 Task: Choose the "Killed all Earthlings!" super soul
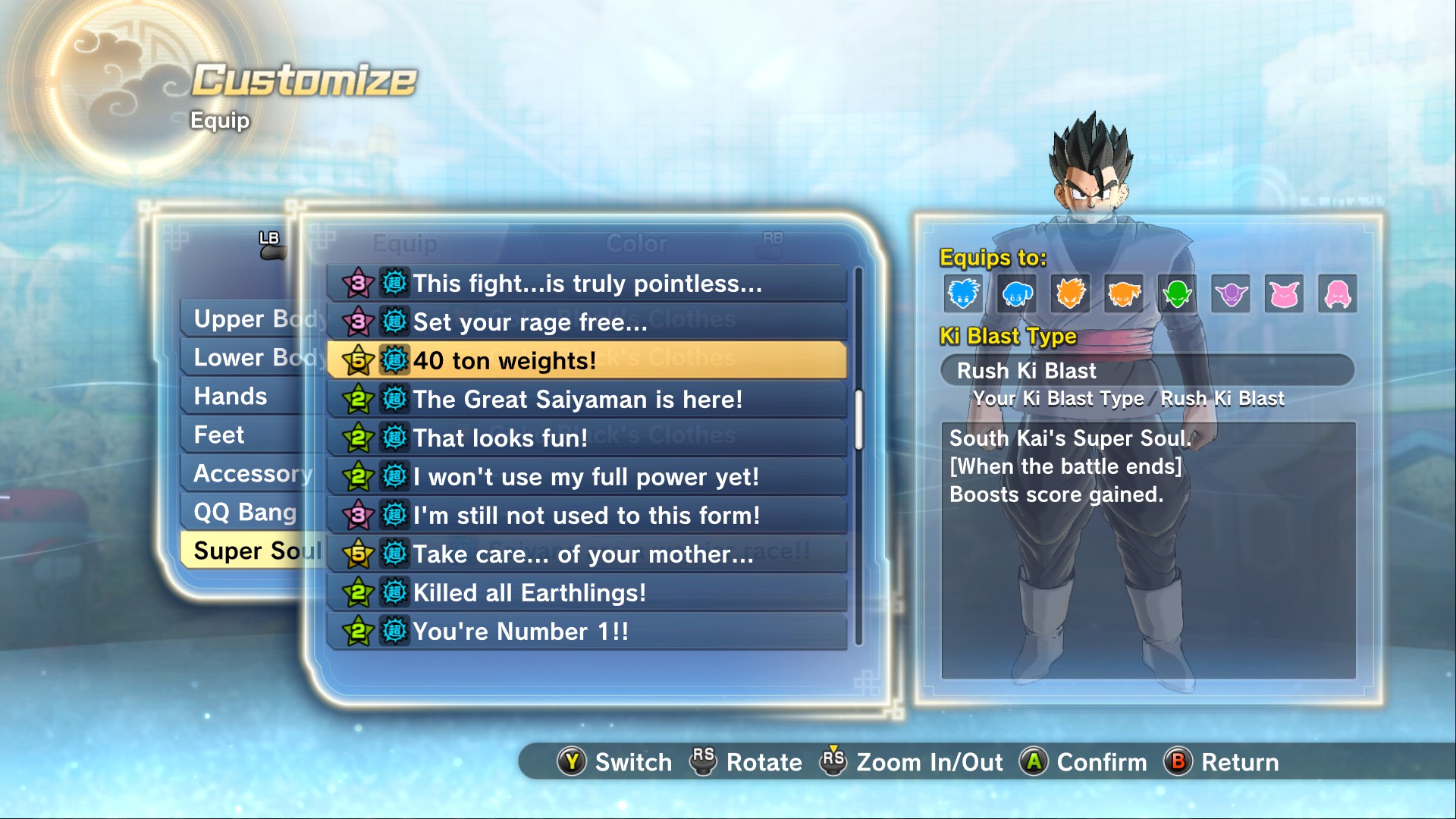(x=586, y=593)
